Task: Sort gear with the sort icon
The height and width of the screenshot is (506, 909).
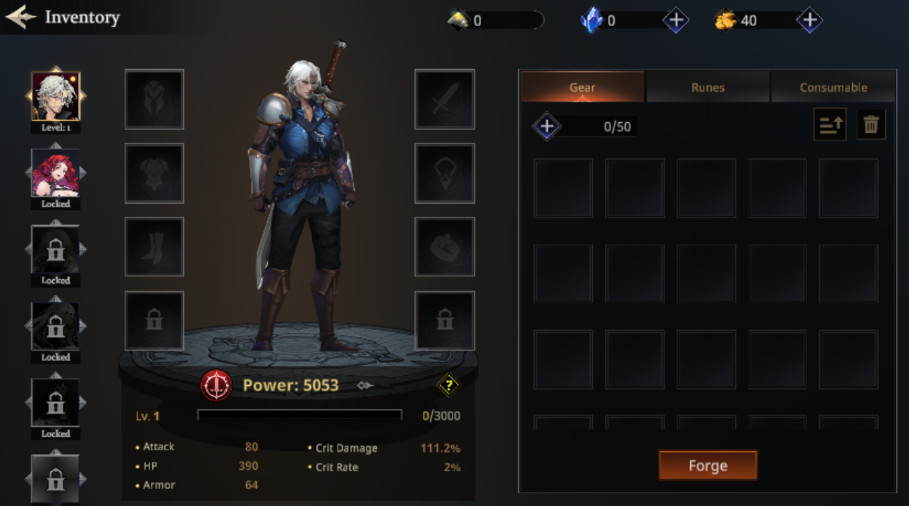Action: pos(830,125)
